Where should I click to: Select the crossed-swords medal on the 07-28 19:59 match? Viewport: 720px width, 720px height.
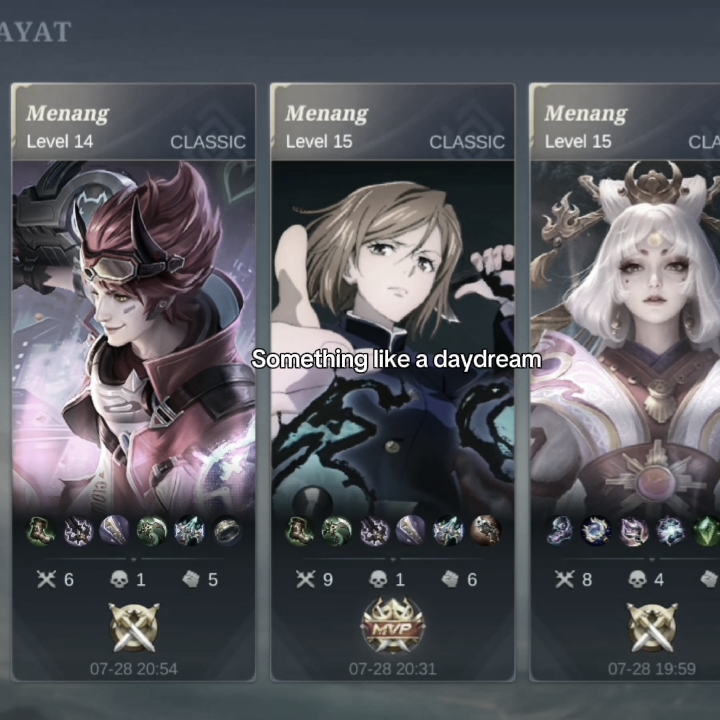652,626
